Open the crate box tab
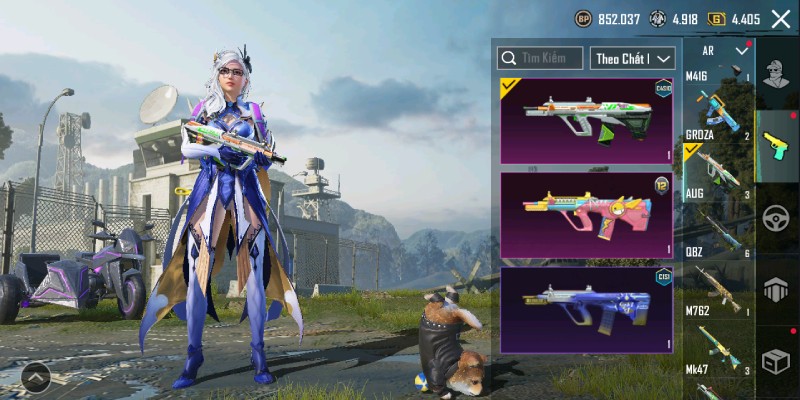 coord(777,361)
